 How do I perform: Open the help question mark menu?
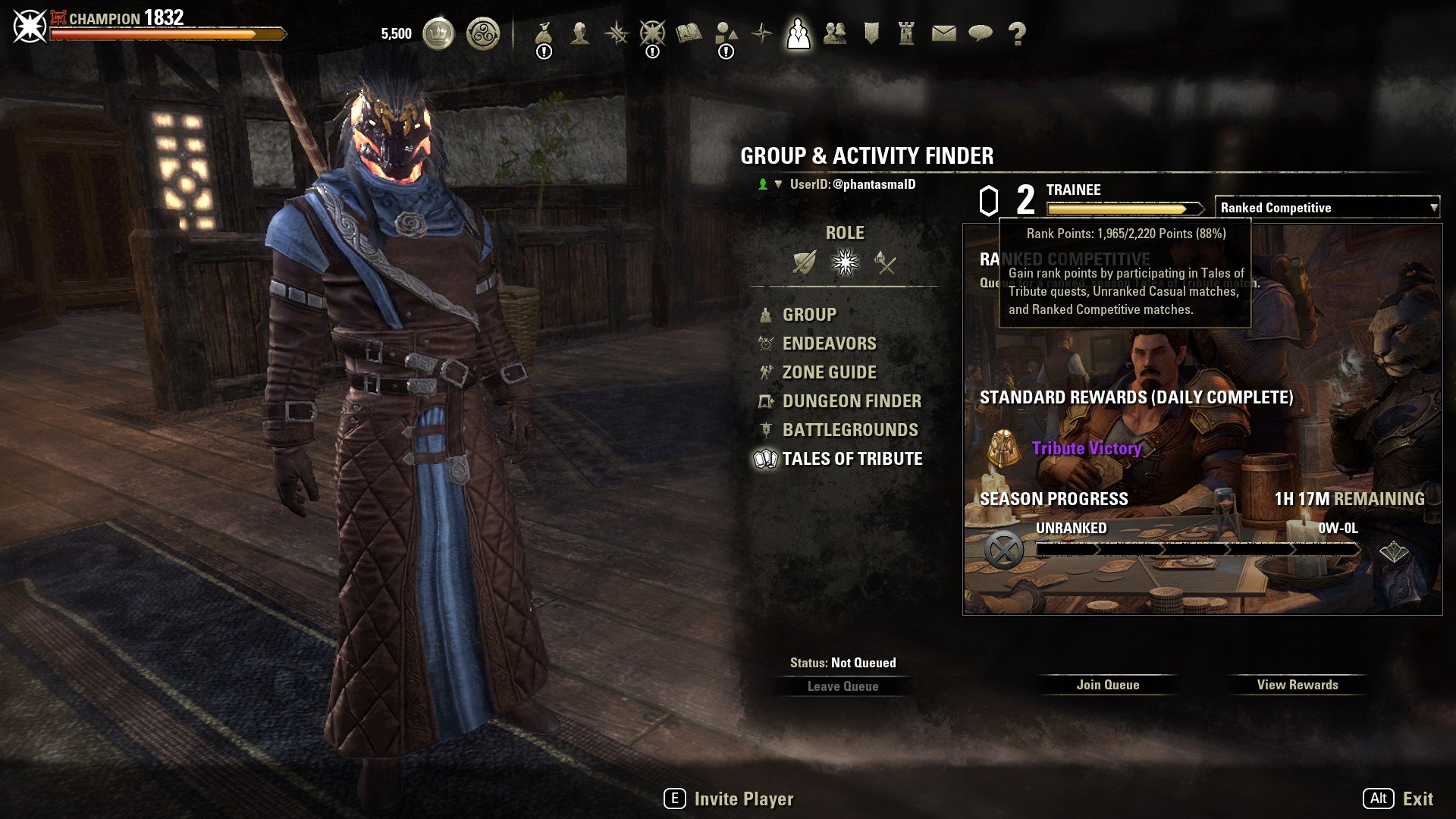[x=1017, y=33]
